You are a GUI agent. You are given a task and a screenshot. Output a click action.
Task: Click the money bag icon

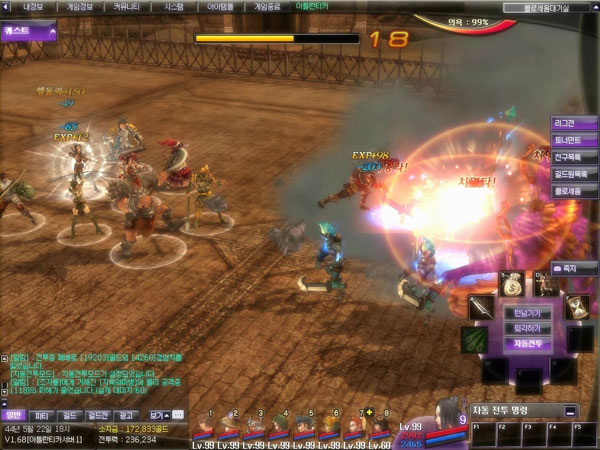pyautogui.click(x=513, y=284)
